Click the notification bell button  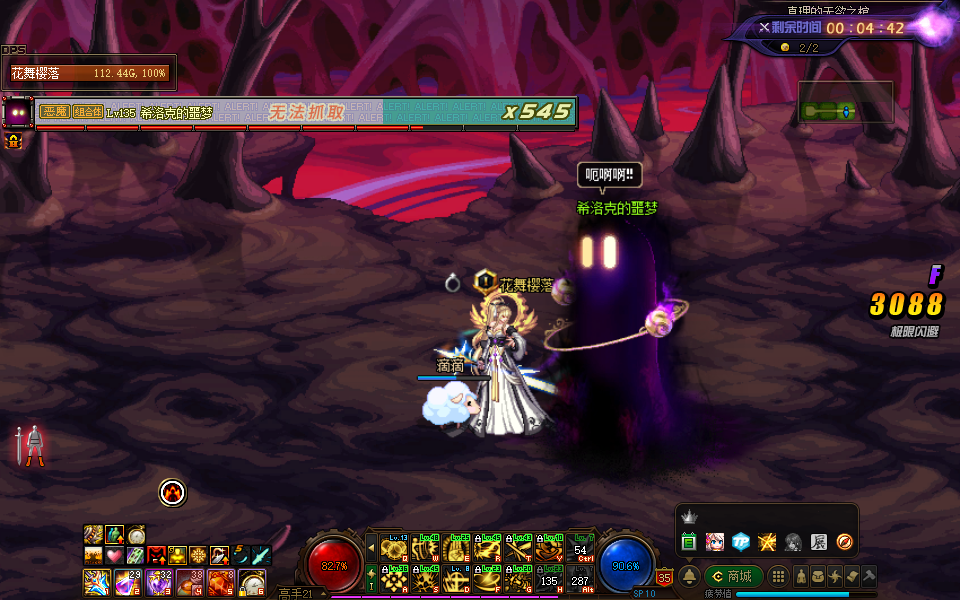689,577
